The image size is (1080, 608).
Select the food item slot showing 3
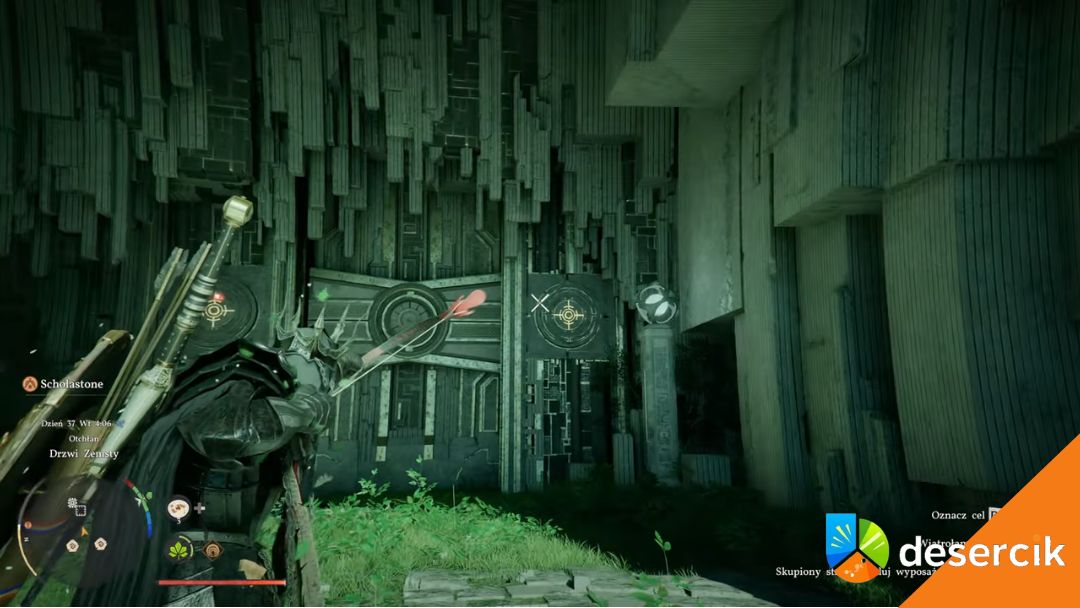point(180,509)
